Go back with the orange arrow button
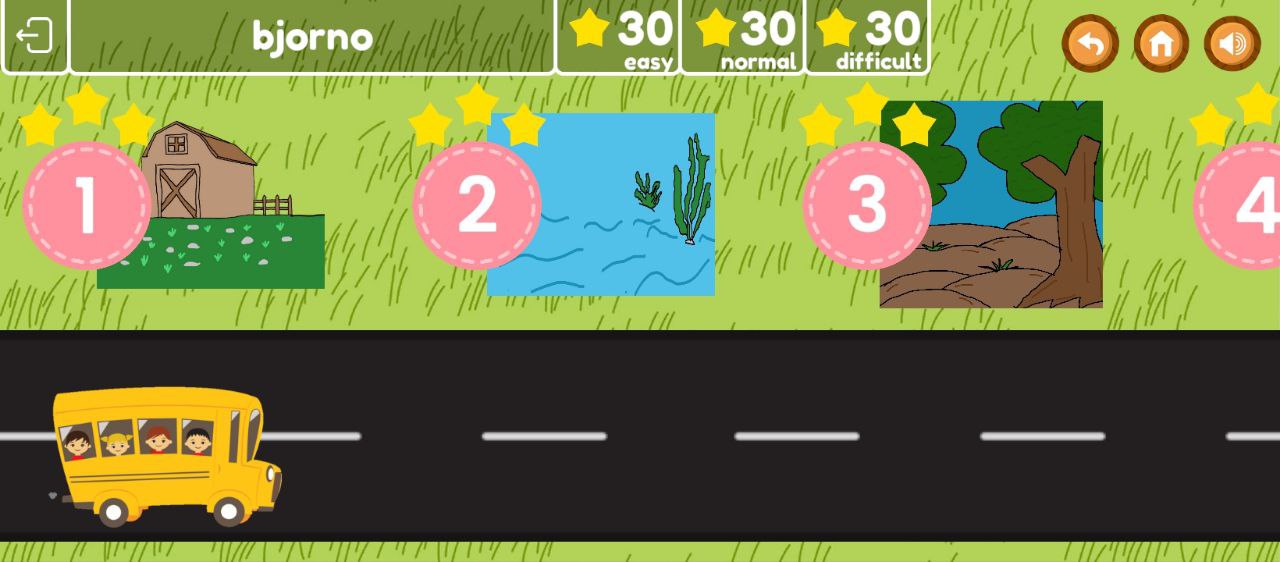Screen dimensions: 1280x562 pos(1089,43)
